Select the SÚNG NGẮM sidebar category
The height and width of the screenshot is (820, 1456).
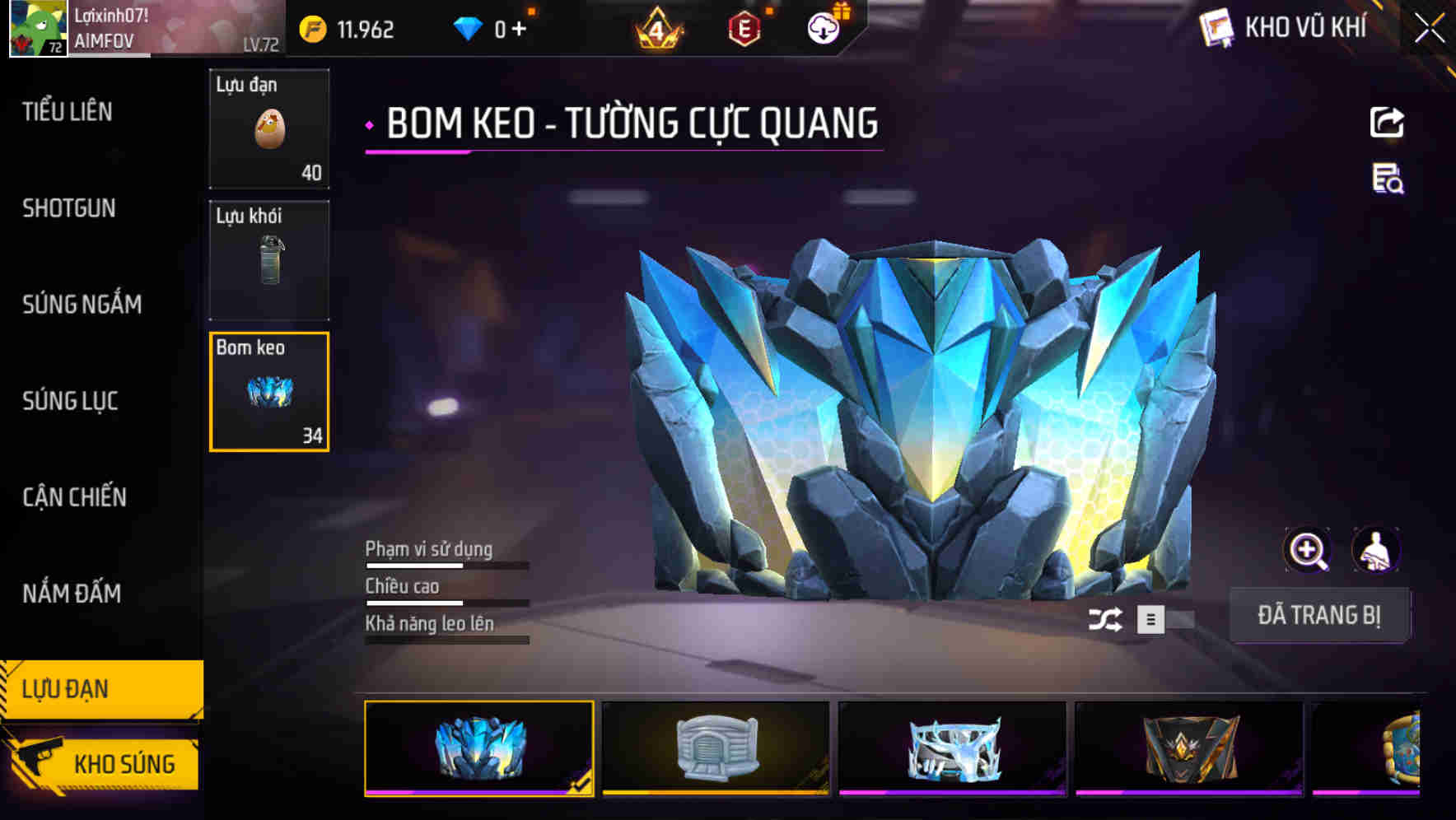[x=82, y=305]
